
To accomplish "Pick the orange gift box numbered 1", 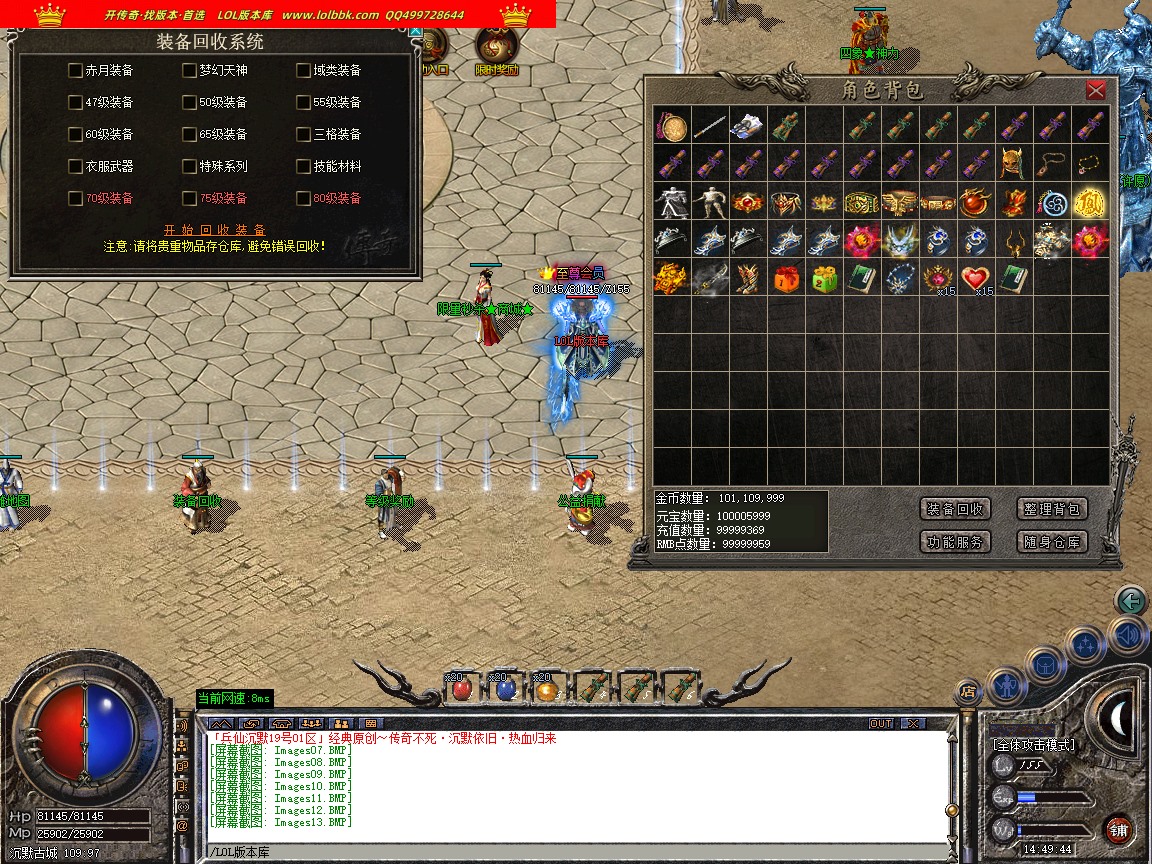I will 786,278.
